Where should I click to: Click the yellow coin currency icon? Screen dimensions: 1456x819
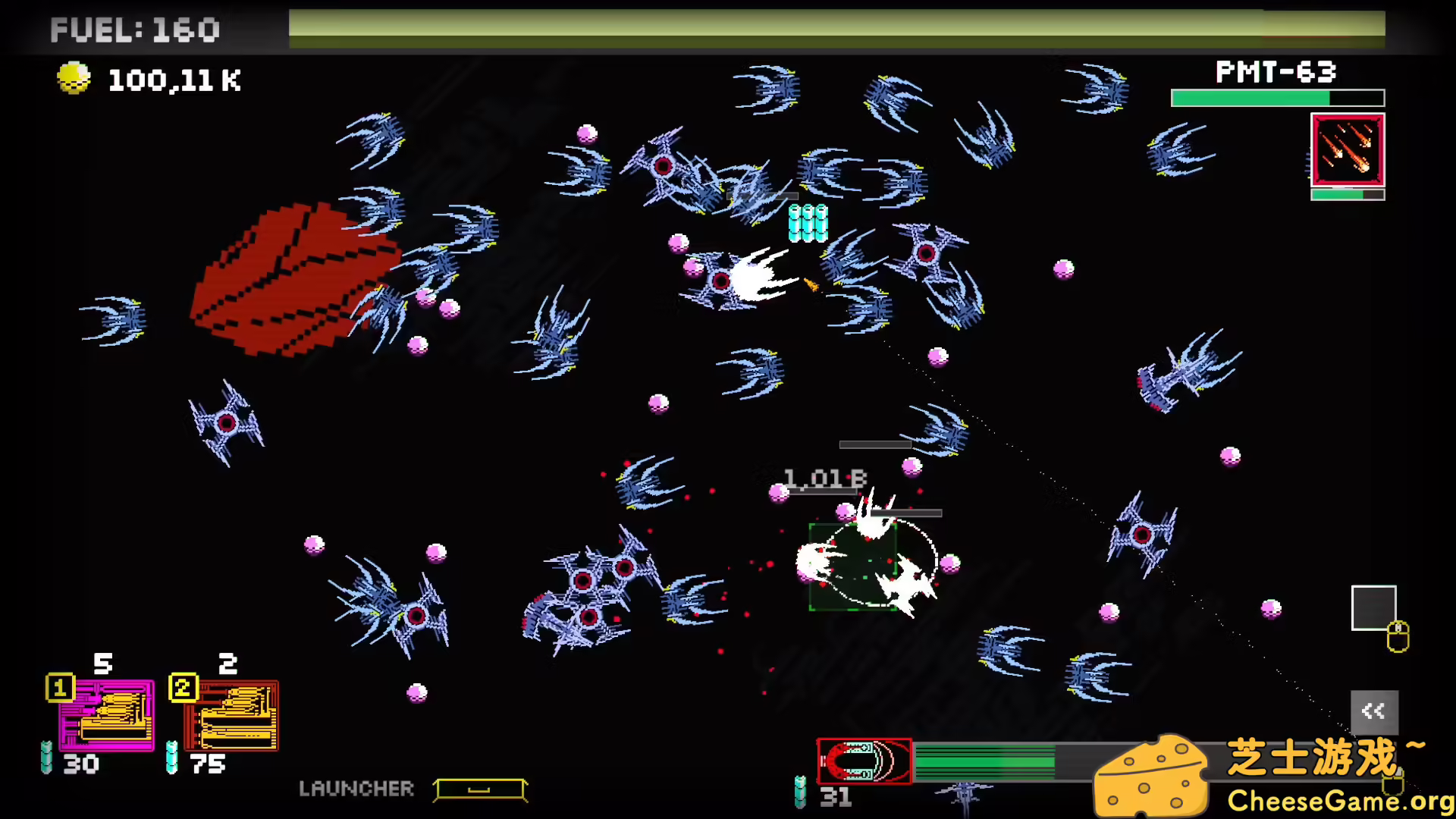(73, 78)
